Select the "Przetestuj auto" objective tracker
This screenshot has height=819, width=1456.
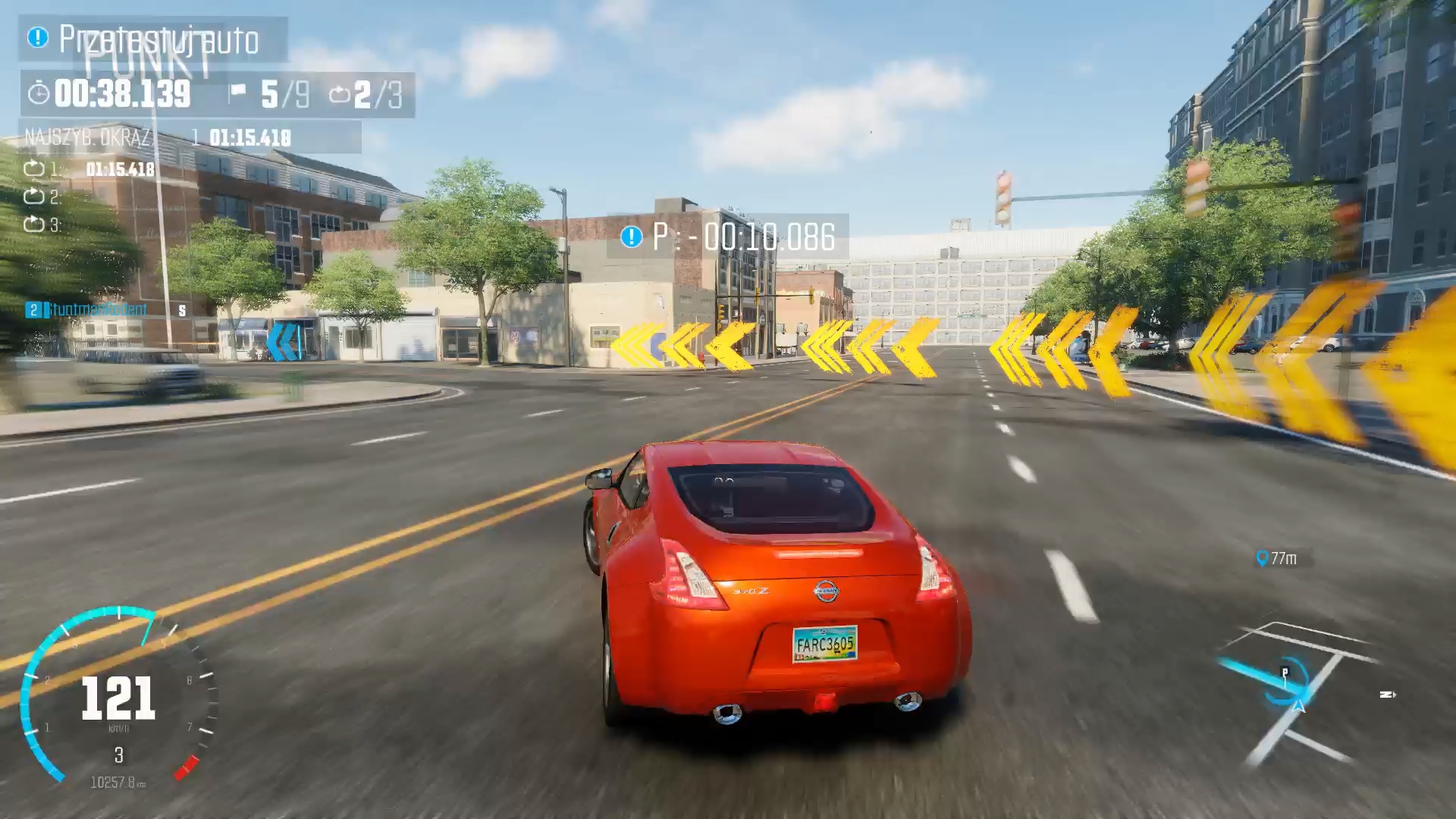[153, 39]
